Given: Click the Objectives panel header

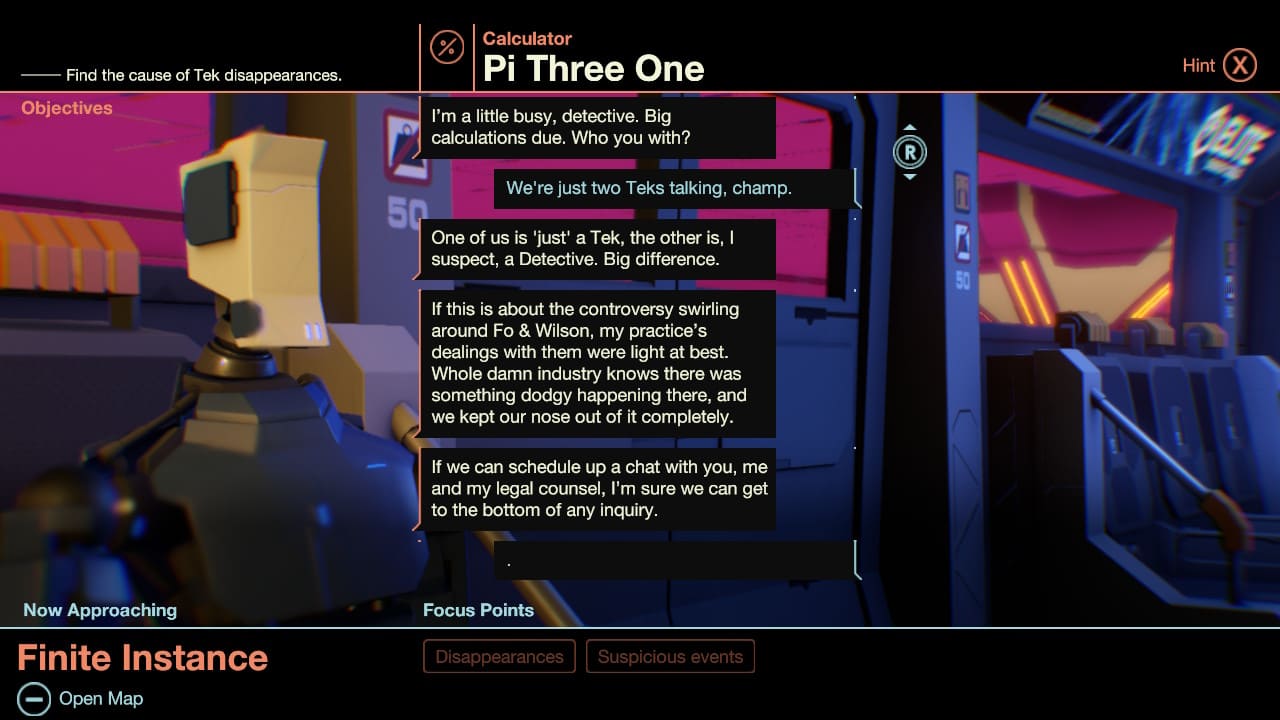Looking at the screenshot, I should (66, 108).
